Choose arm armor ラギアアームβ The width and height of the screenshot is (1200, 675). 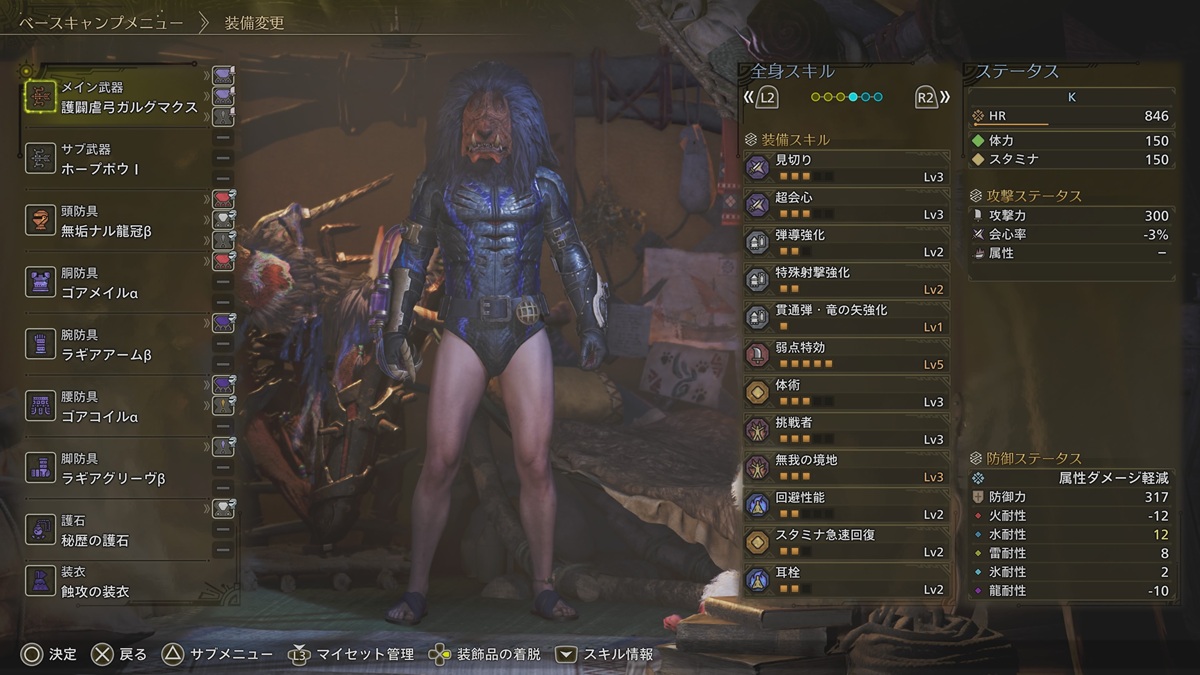(118, 345)
